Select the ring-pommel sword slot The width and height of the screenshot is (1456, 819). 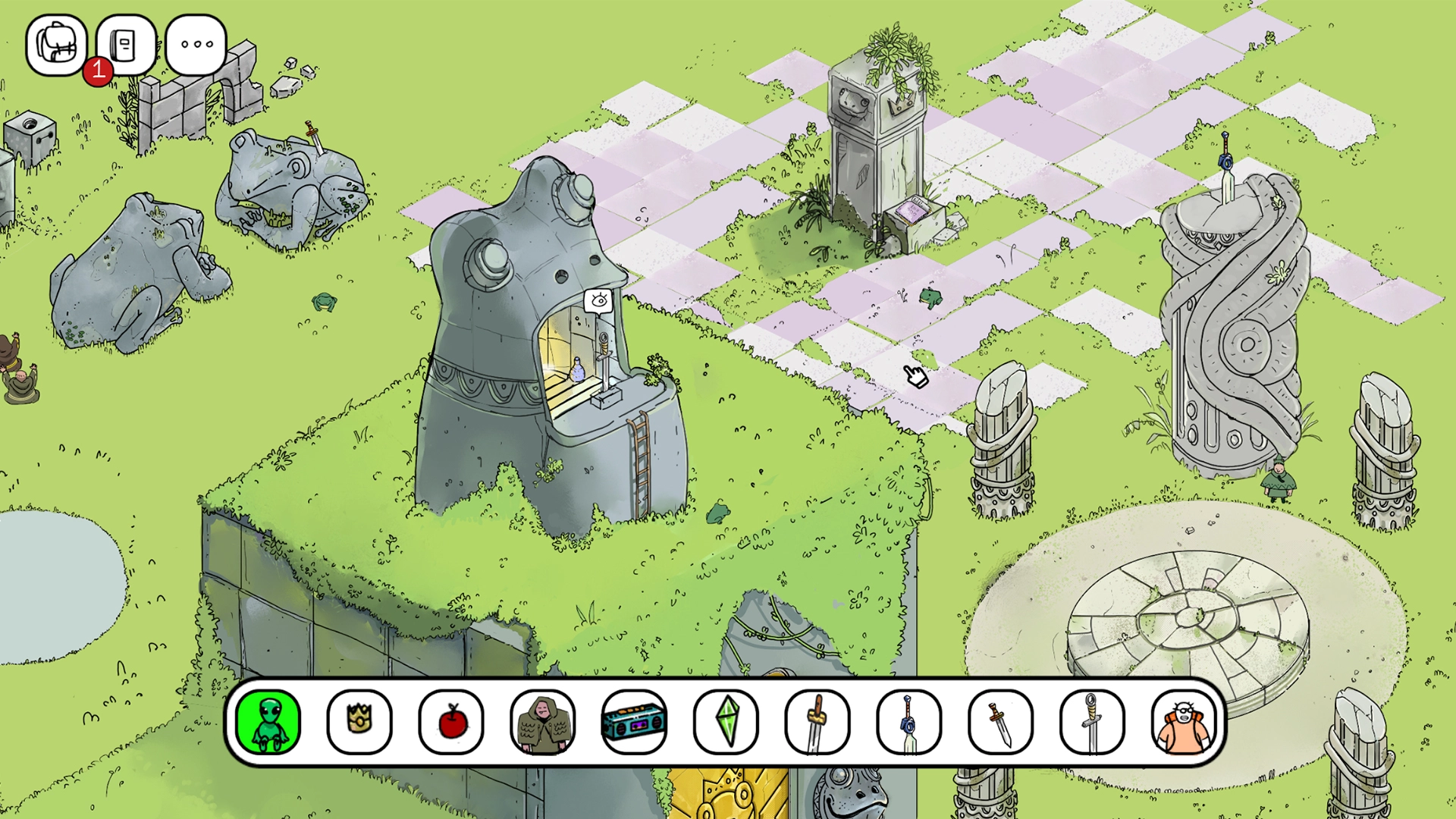(x=1092, y=721)
